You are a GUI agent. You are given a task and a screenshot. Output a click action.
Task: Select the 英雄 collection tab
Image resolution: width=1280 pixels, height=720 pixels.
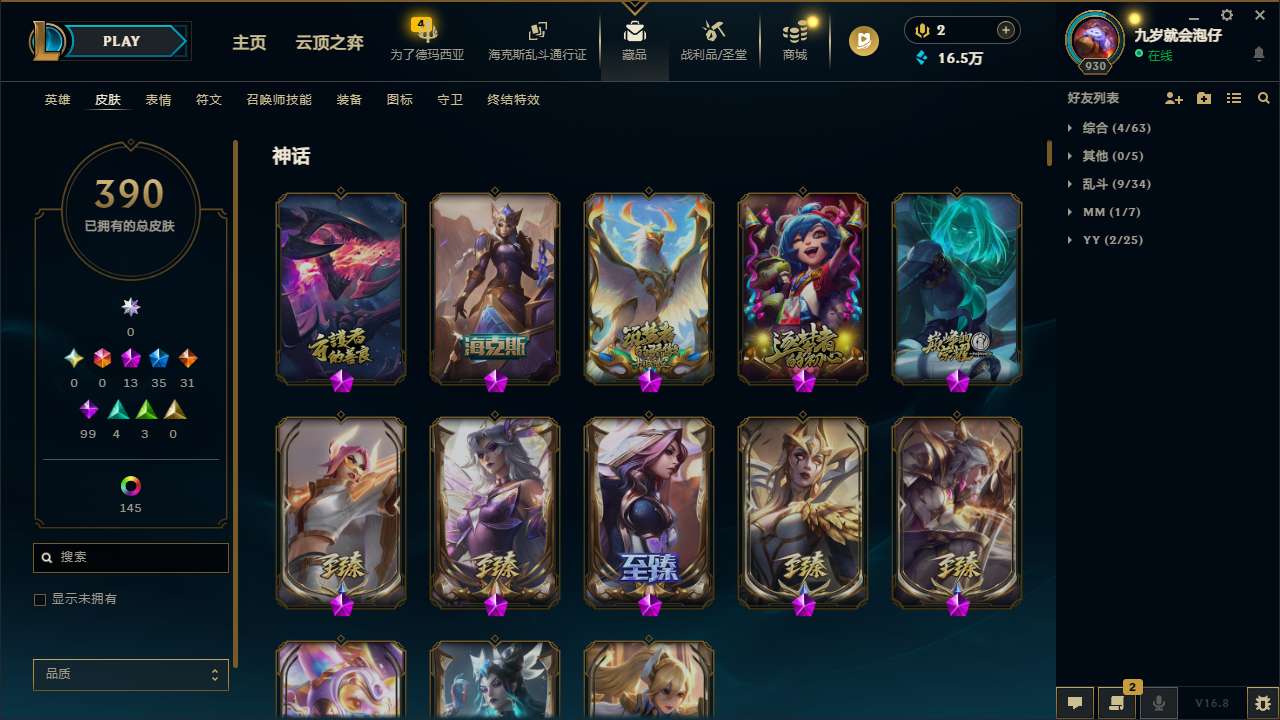tap(57, 99)
